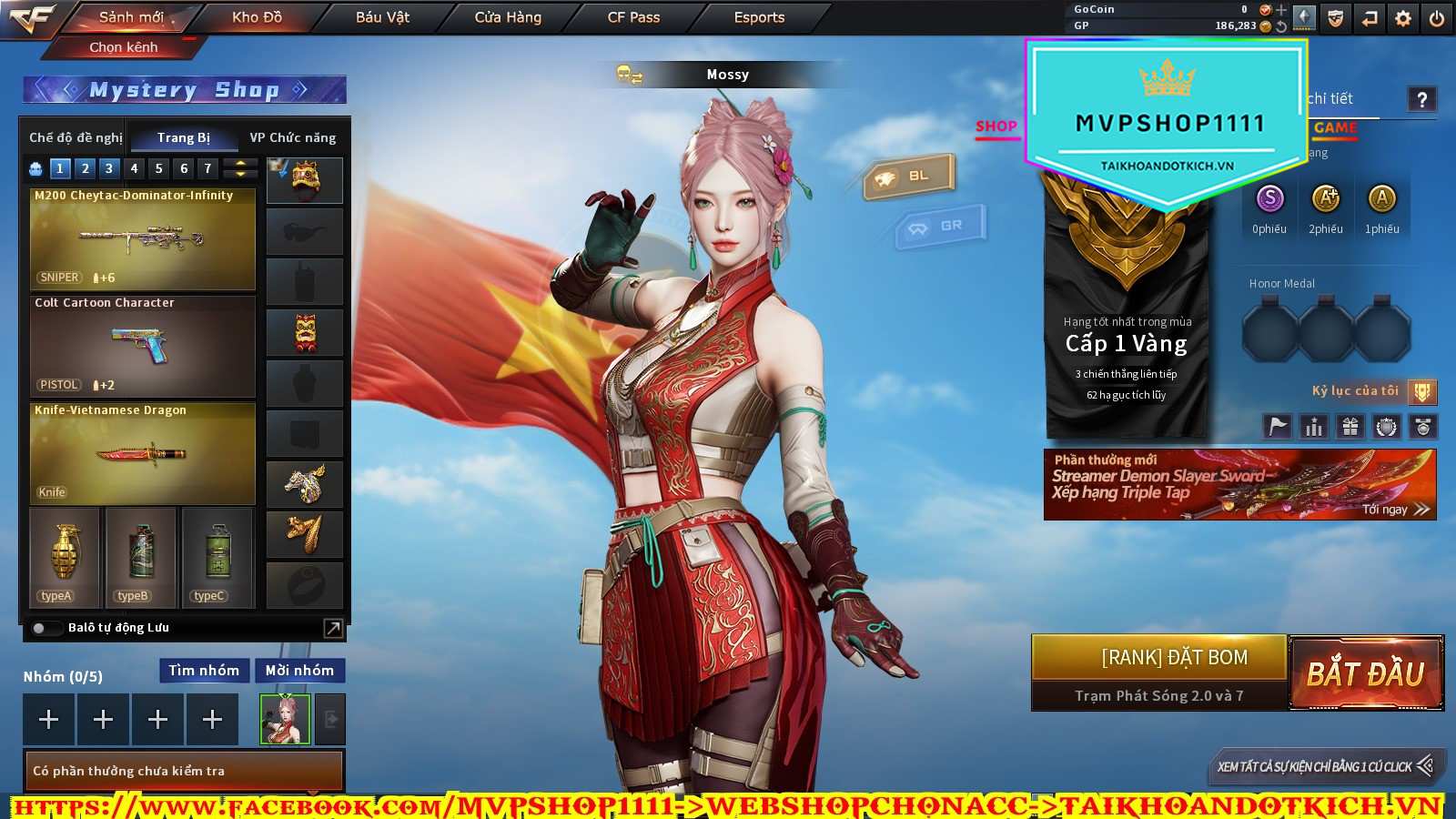The width and height of the screenshot is (1456, 819).
Task: Invite players with Mời nhóm
Action: (299, 671)
